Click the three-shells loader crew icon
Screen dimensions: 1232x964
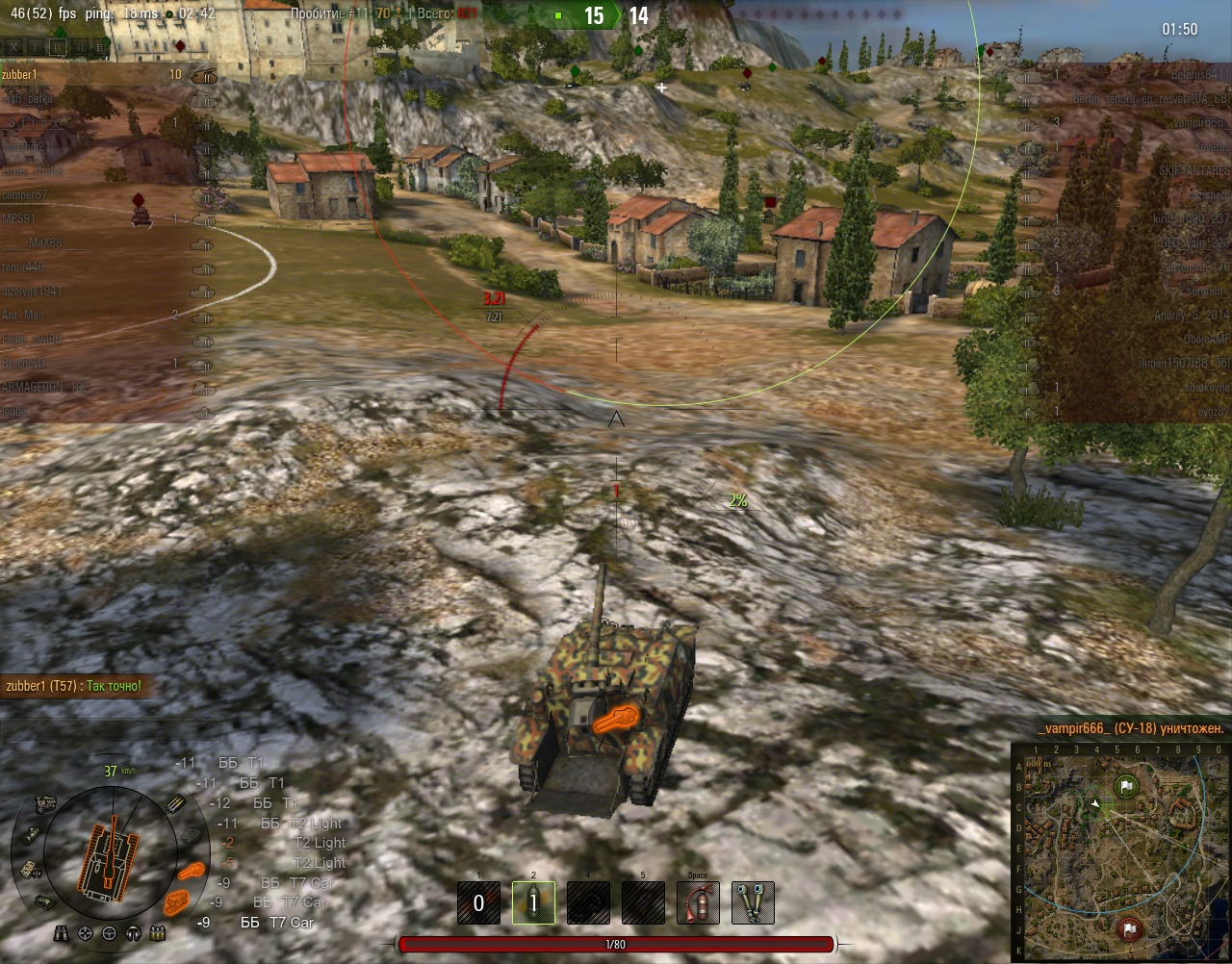[x=157, y=933]
